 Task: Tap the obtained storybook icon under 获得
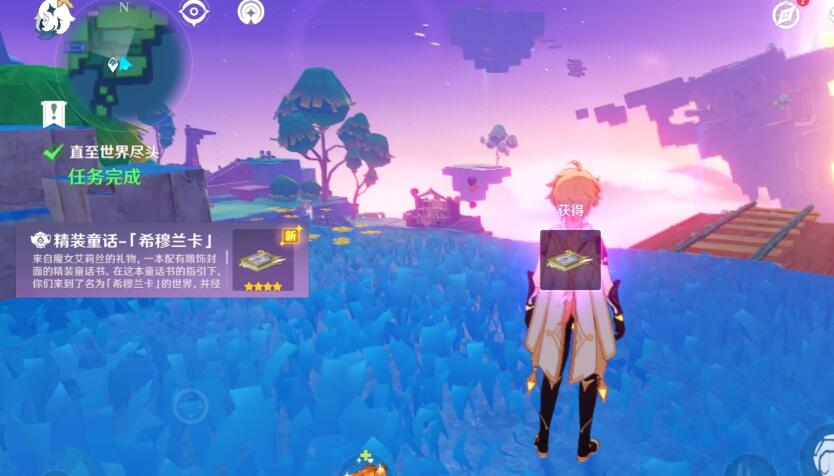pos(570,260)
